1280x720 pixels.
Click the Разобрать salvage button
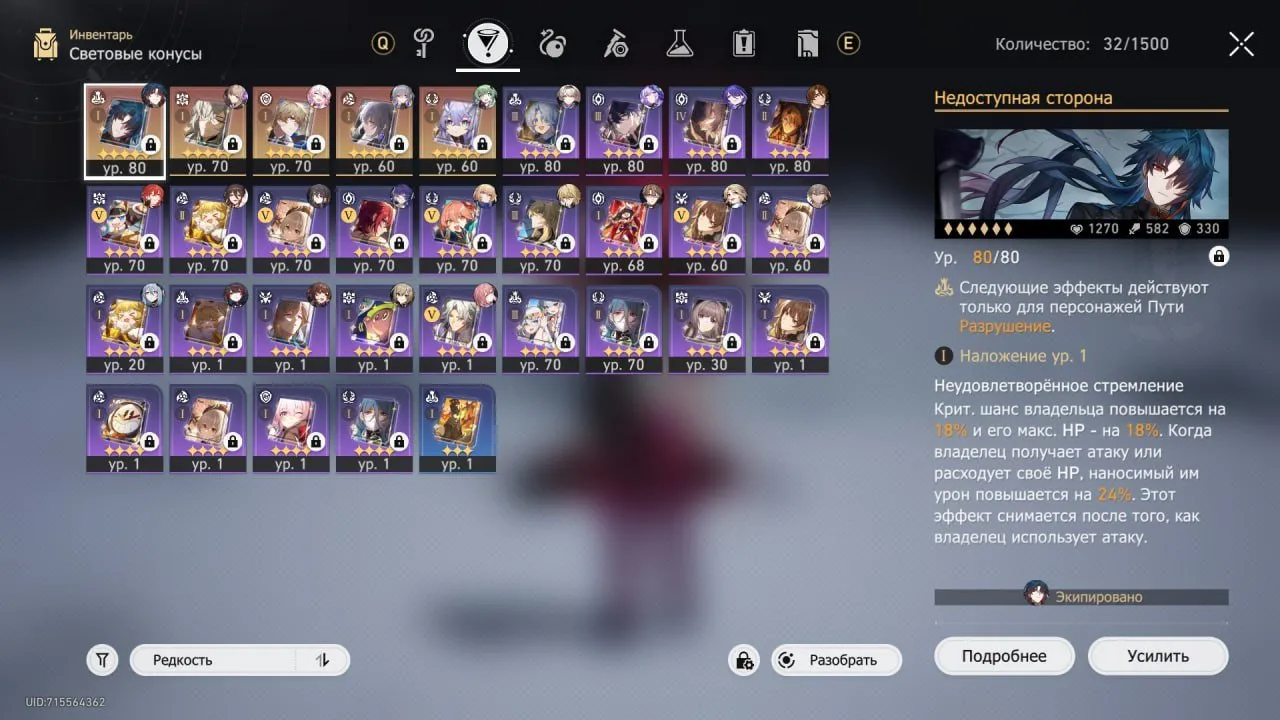pos(845,660)
